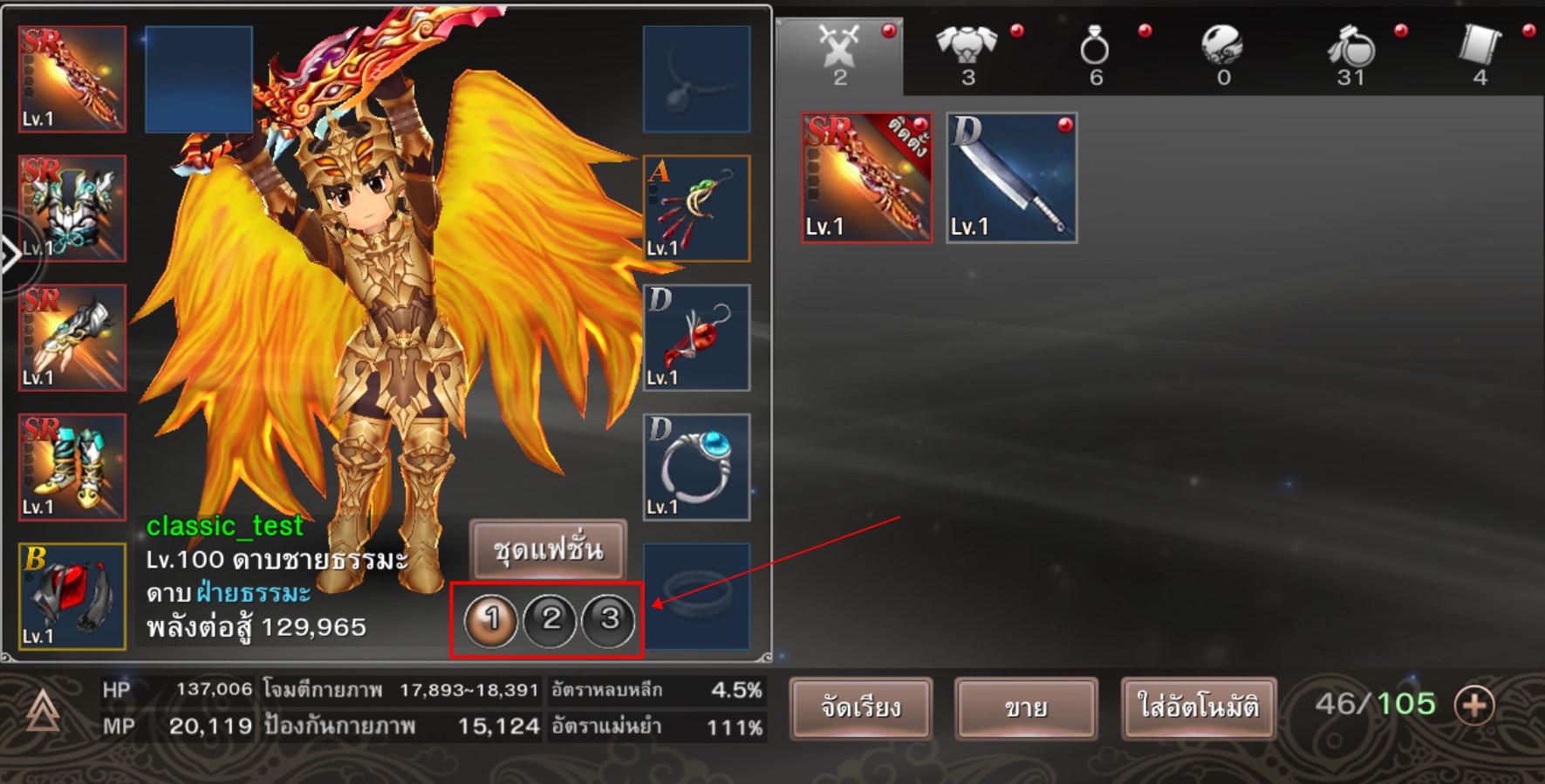
Task: Open the potion consumables tab
Action: pyautogui.click(x=1350, y=54)
